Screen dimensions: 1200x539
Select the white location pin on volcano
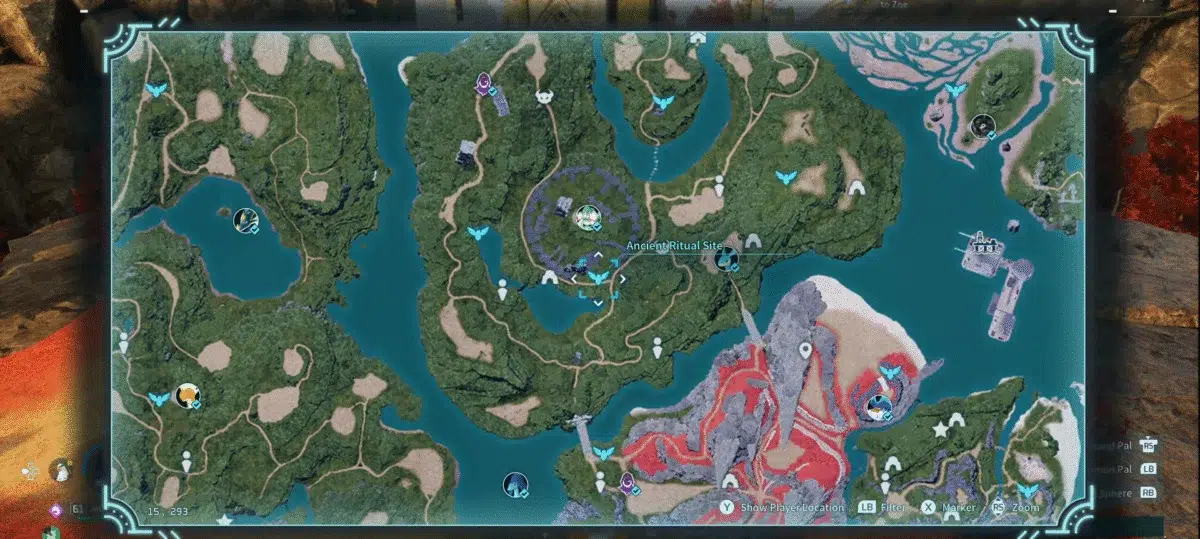point(805,351)
